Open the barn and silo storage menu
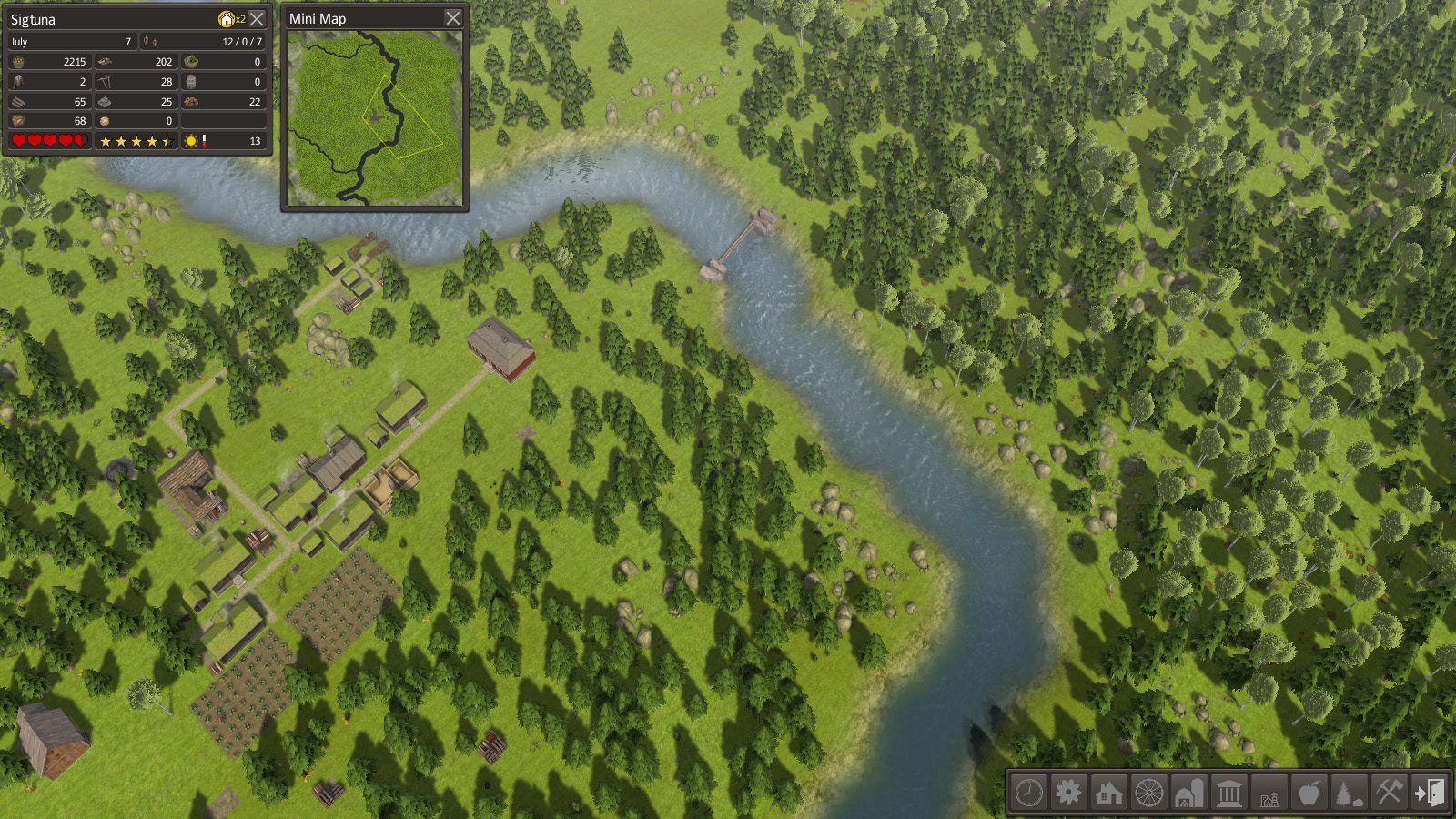Viewport: 1456px width, 819px height. tap(1188, 793)
